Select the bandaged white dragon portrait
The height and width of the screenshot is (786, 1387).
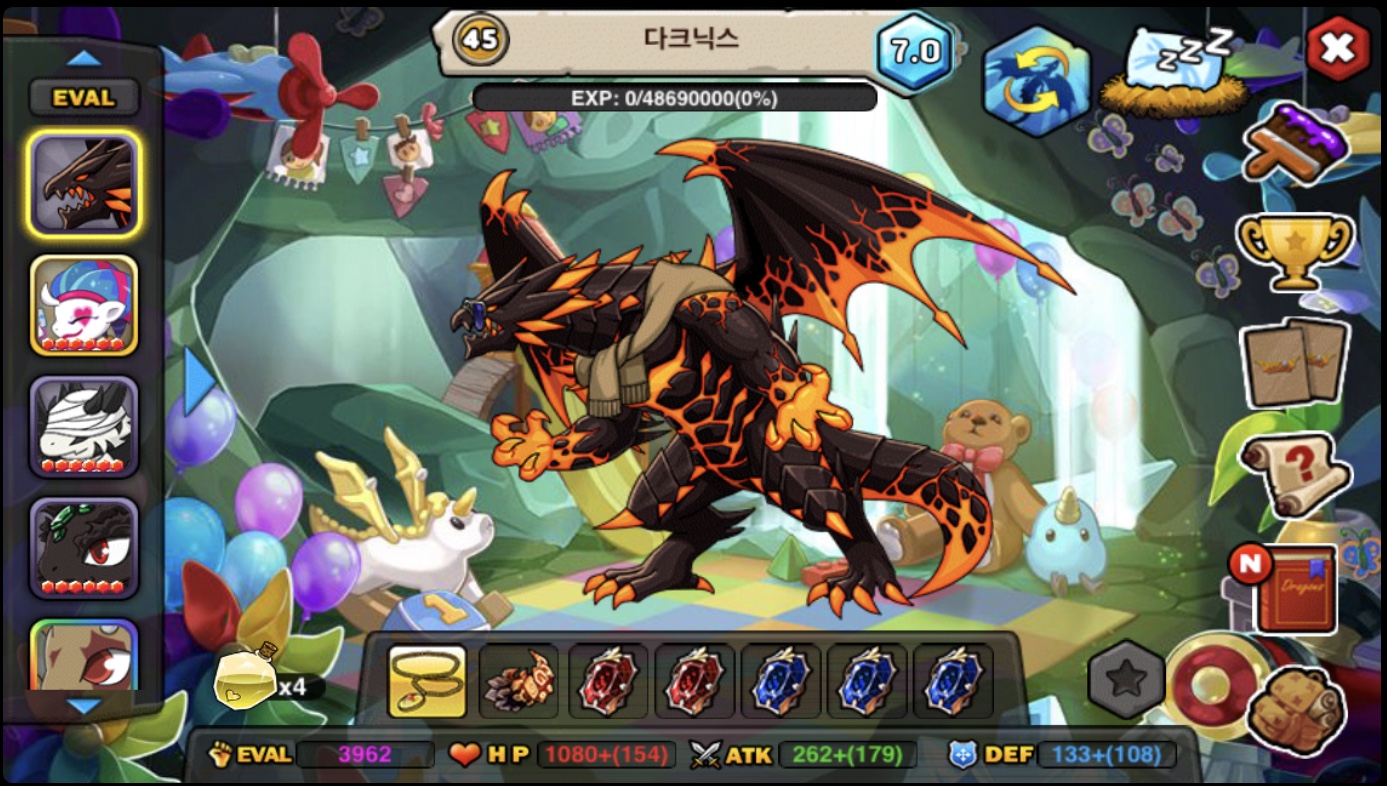pyautogui.click(x=84, y=426)
